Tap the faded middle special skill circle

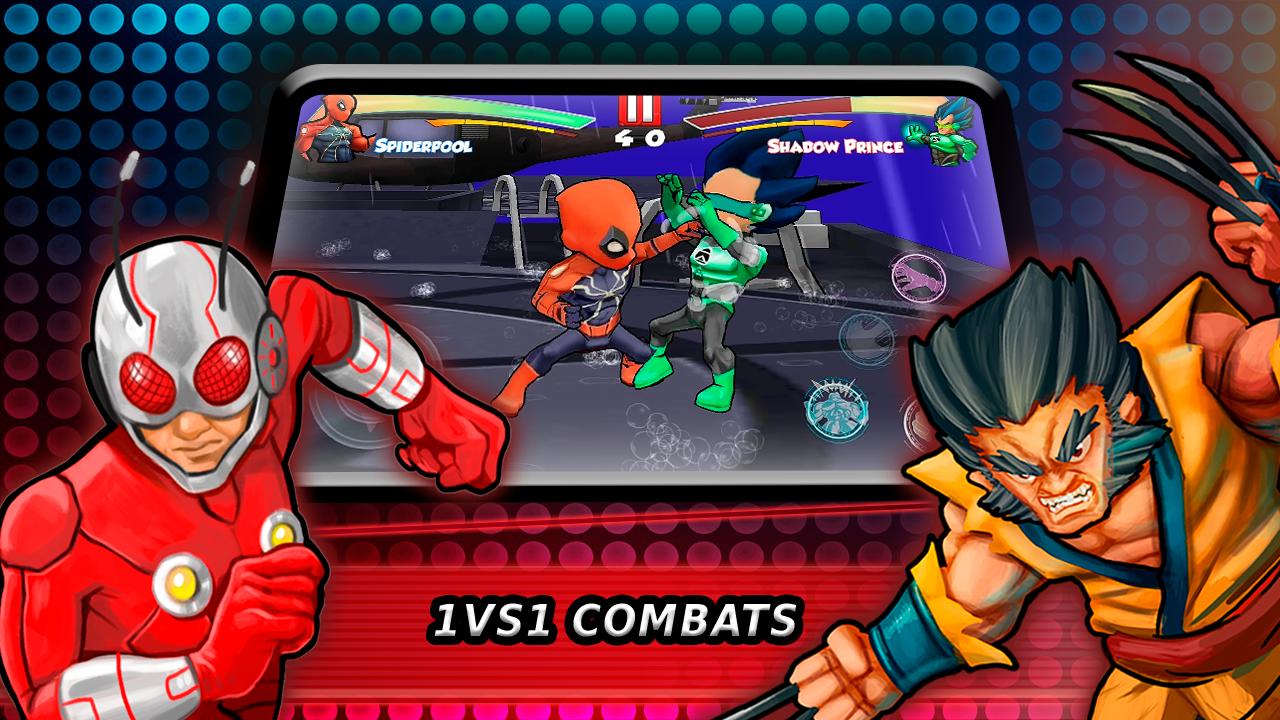(x=865, y=338)
